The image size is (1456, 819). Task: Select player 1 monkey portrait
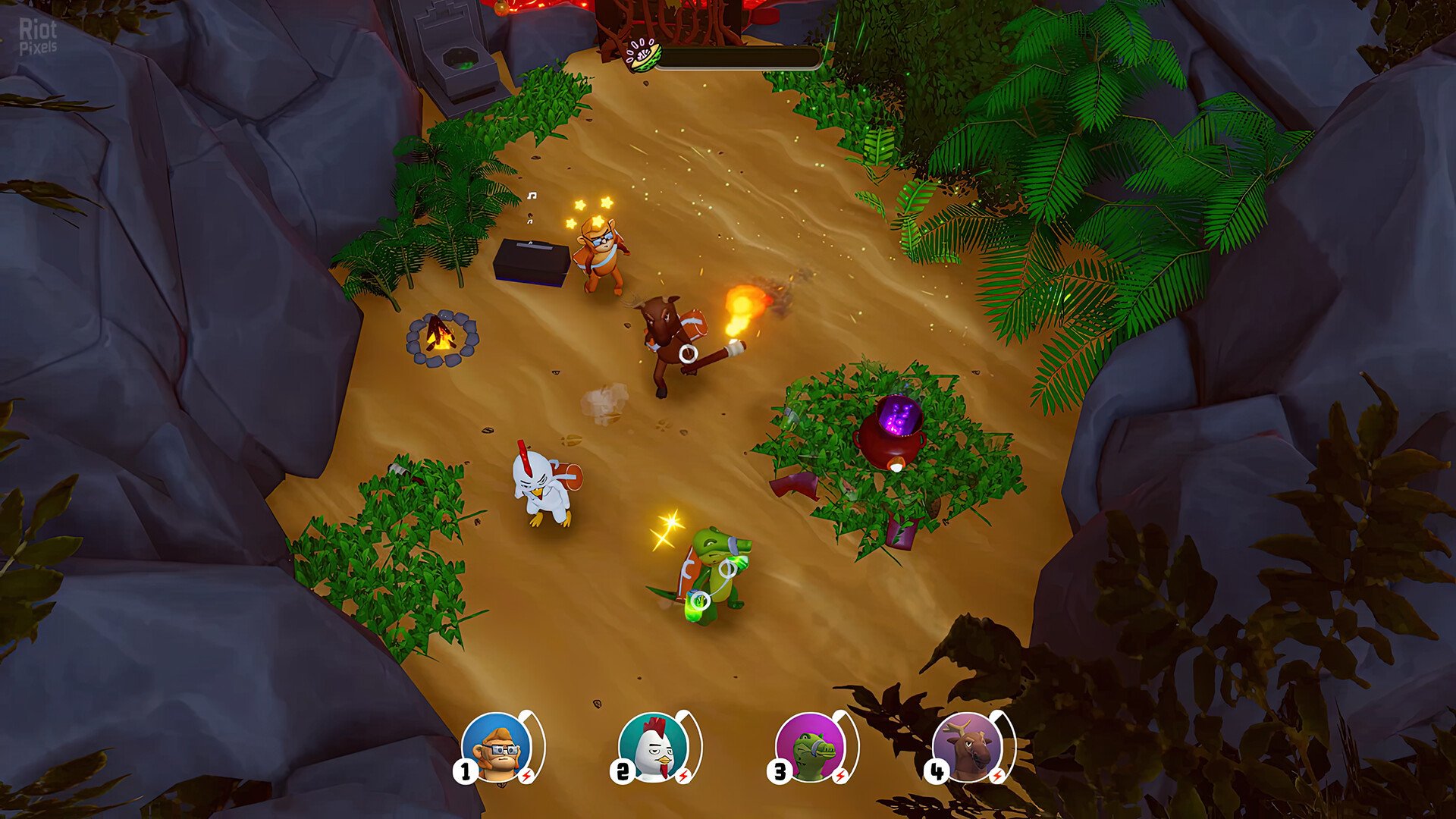point(497,748)
